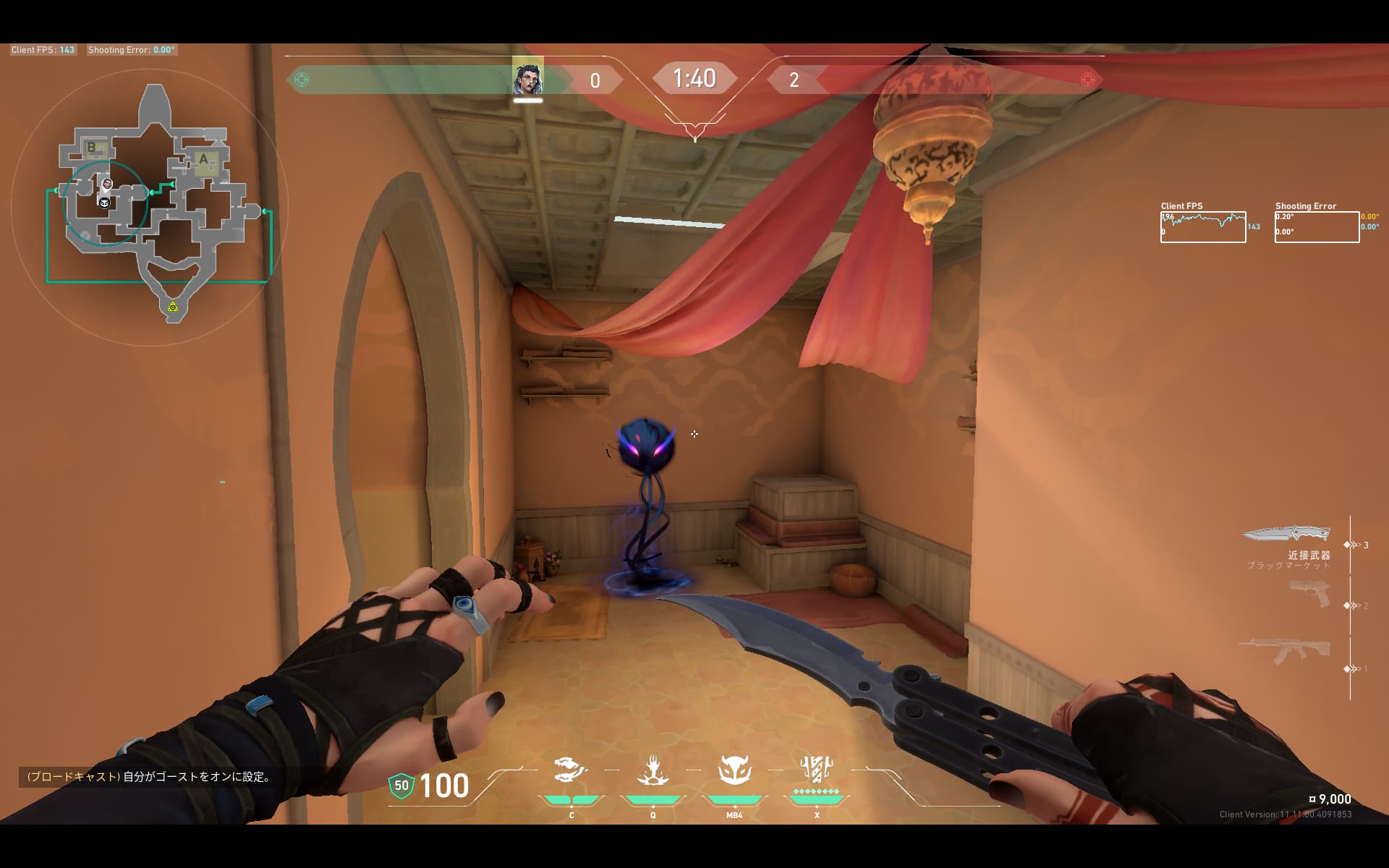
Task: Select the rifle primary weapon slot
Action: [1285, 650]
